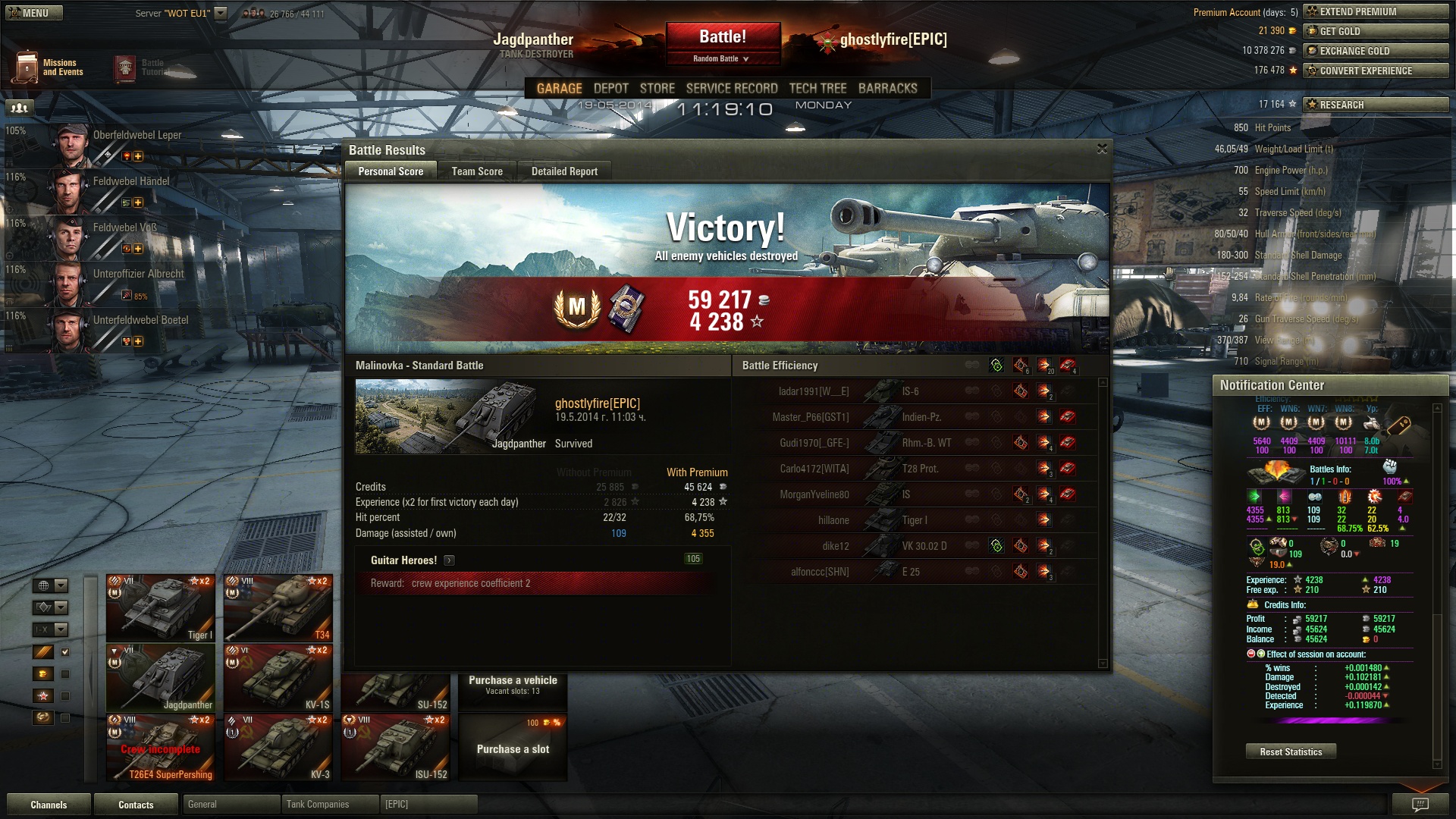Select crew member Oberfeldwebel Leper
The height and width of the screenshot is (819, 1456).
136,136
